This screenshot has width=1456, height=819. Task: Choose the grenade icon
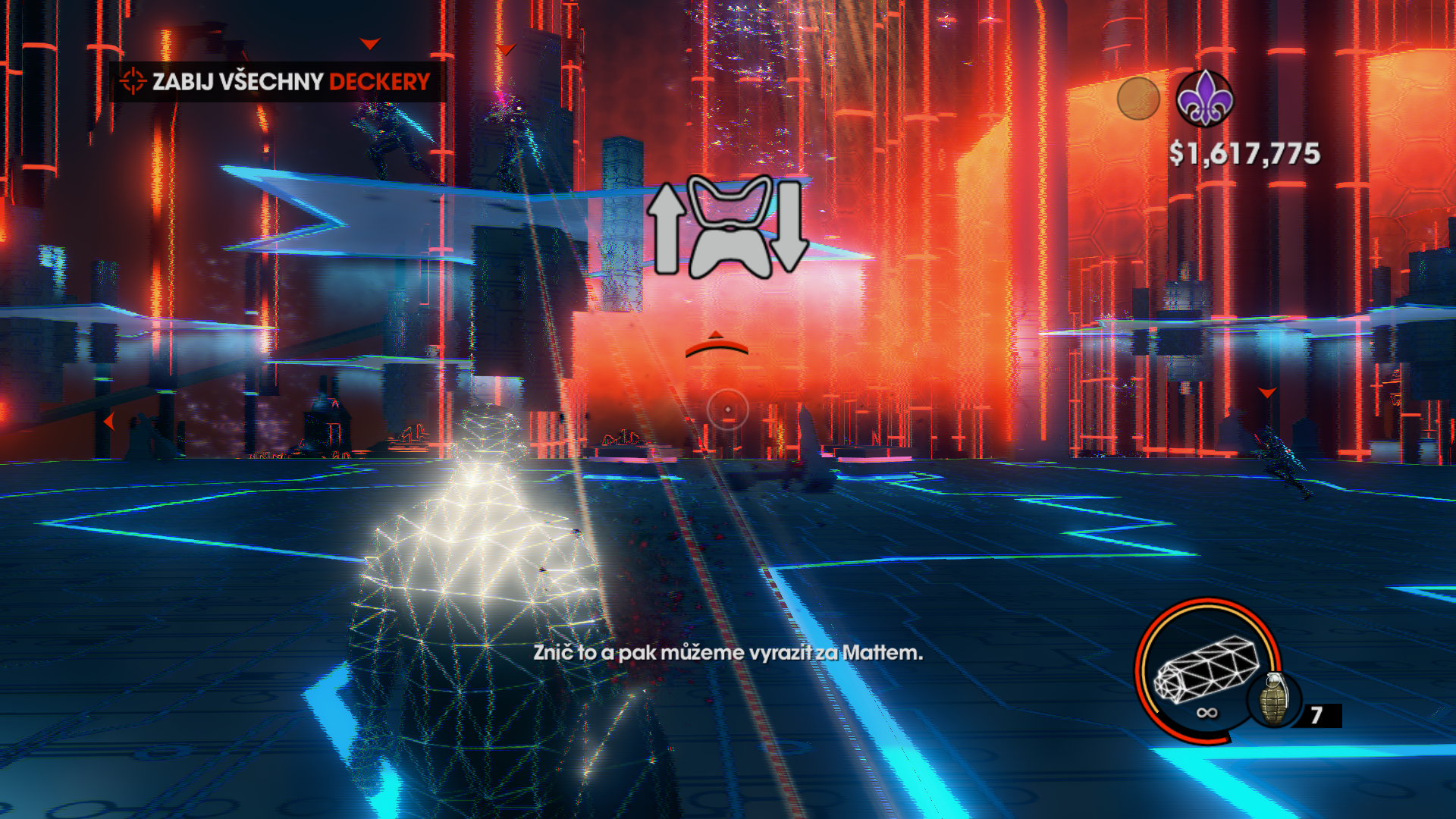[1275, 701]
